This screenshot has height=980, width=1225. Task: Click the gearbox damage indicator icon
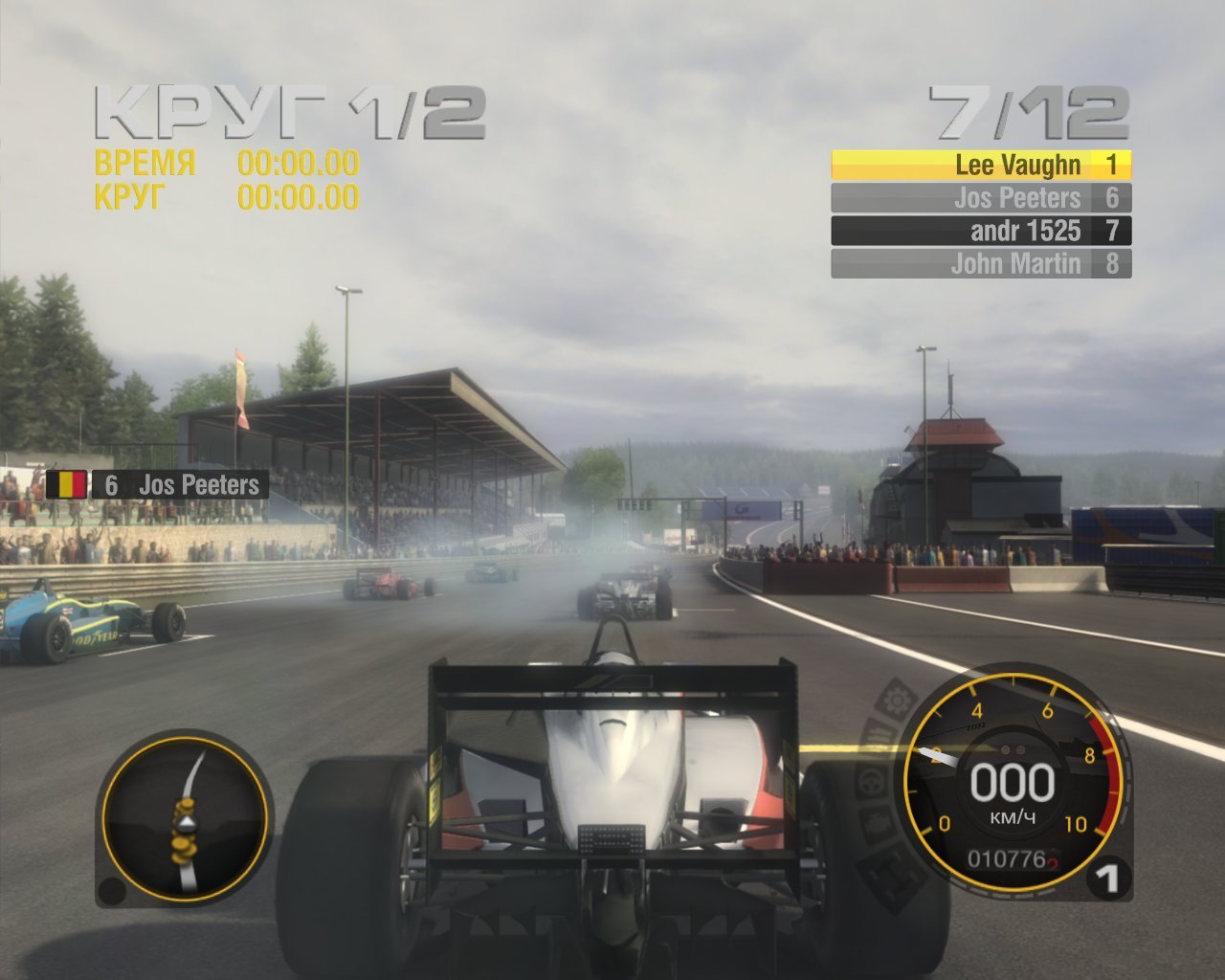click(x=888, y=873)
